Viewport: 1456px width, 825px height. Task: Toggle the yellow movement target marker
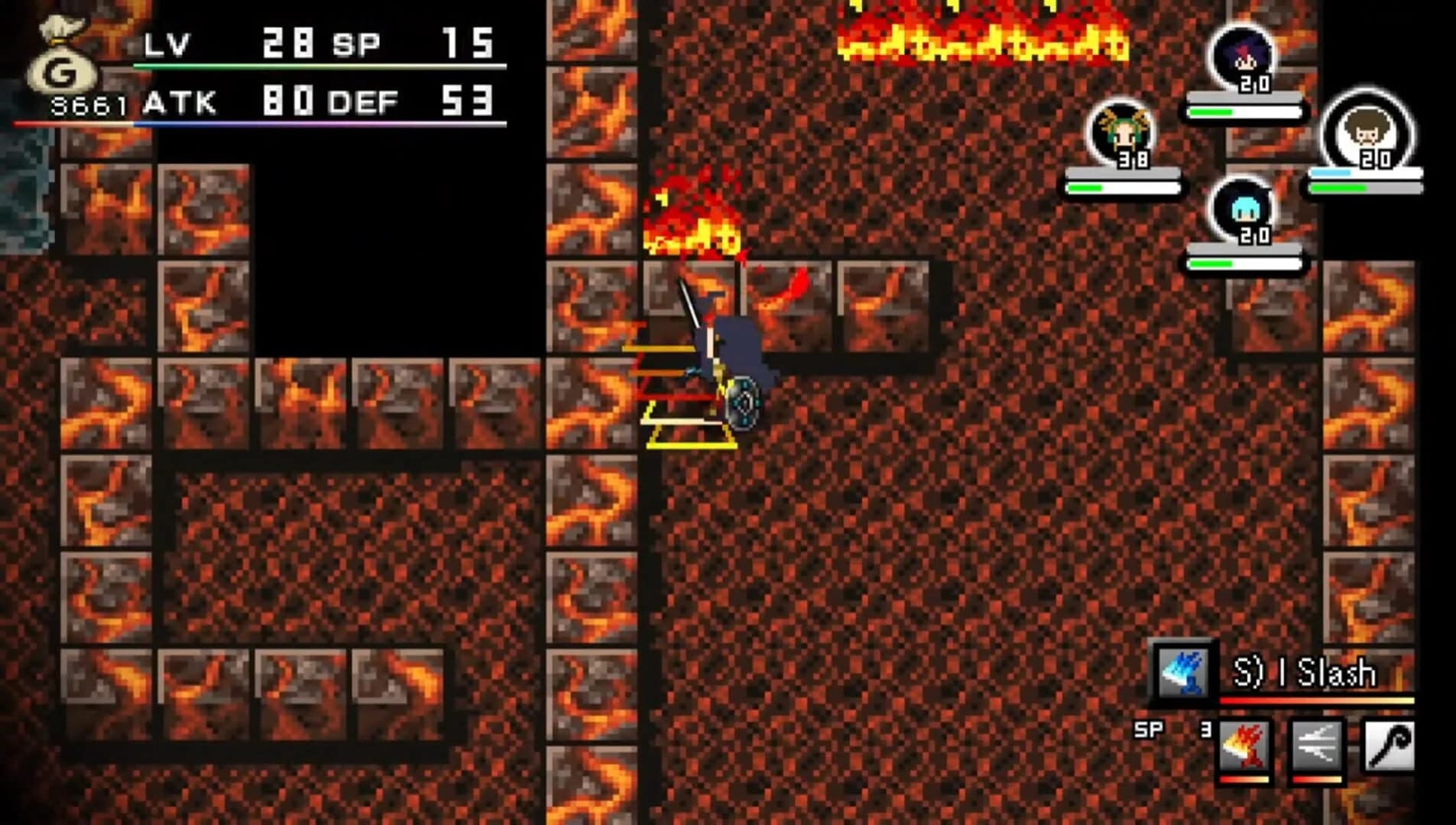pyautogui.click(x=692, y=435)
